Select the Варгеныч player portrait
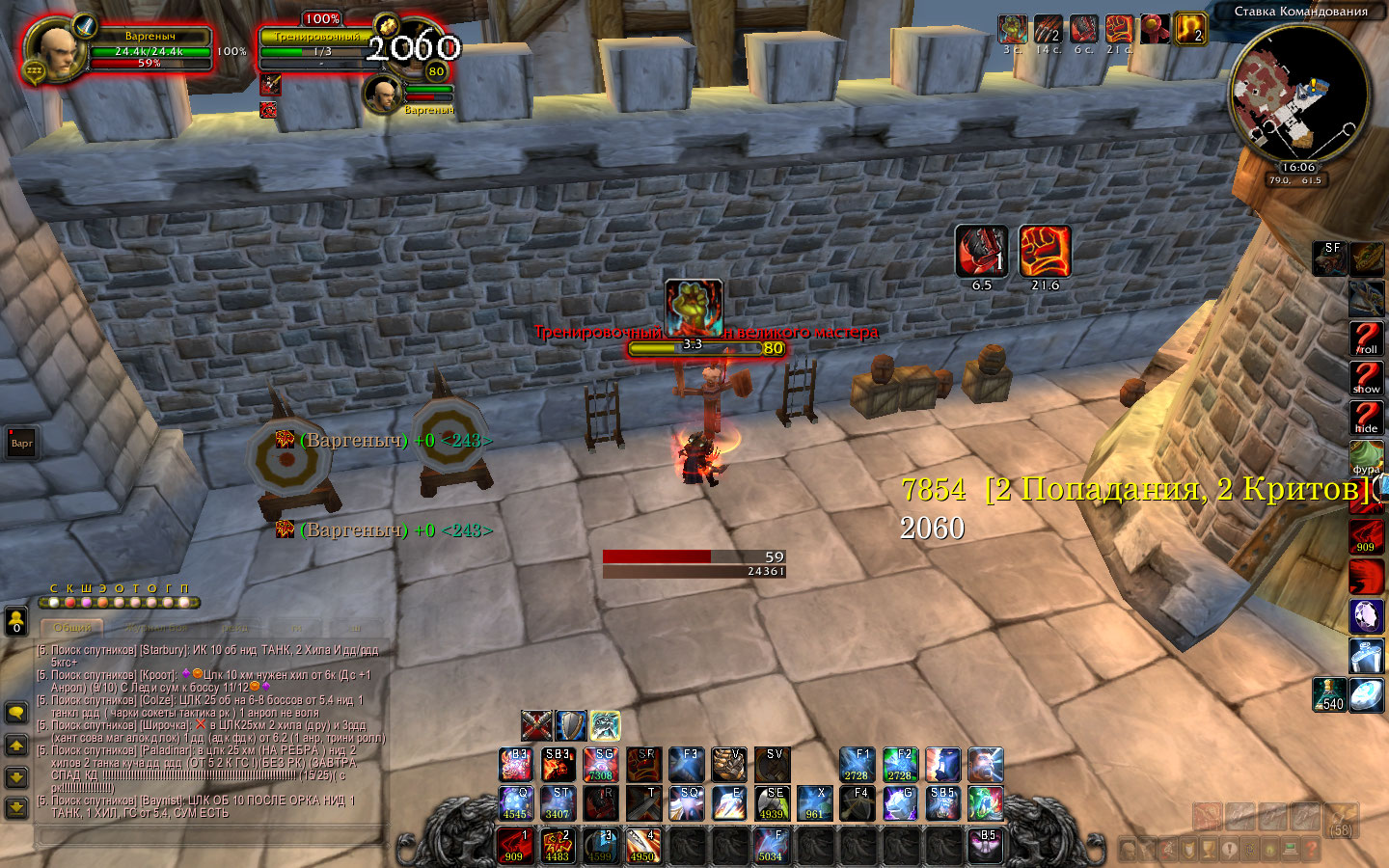1389x868 pixels. click(56, 48)
